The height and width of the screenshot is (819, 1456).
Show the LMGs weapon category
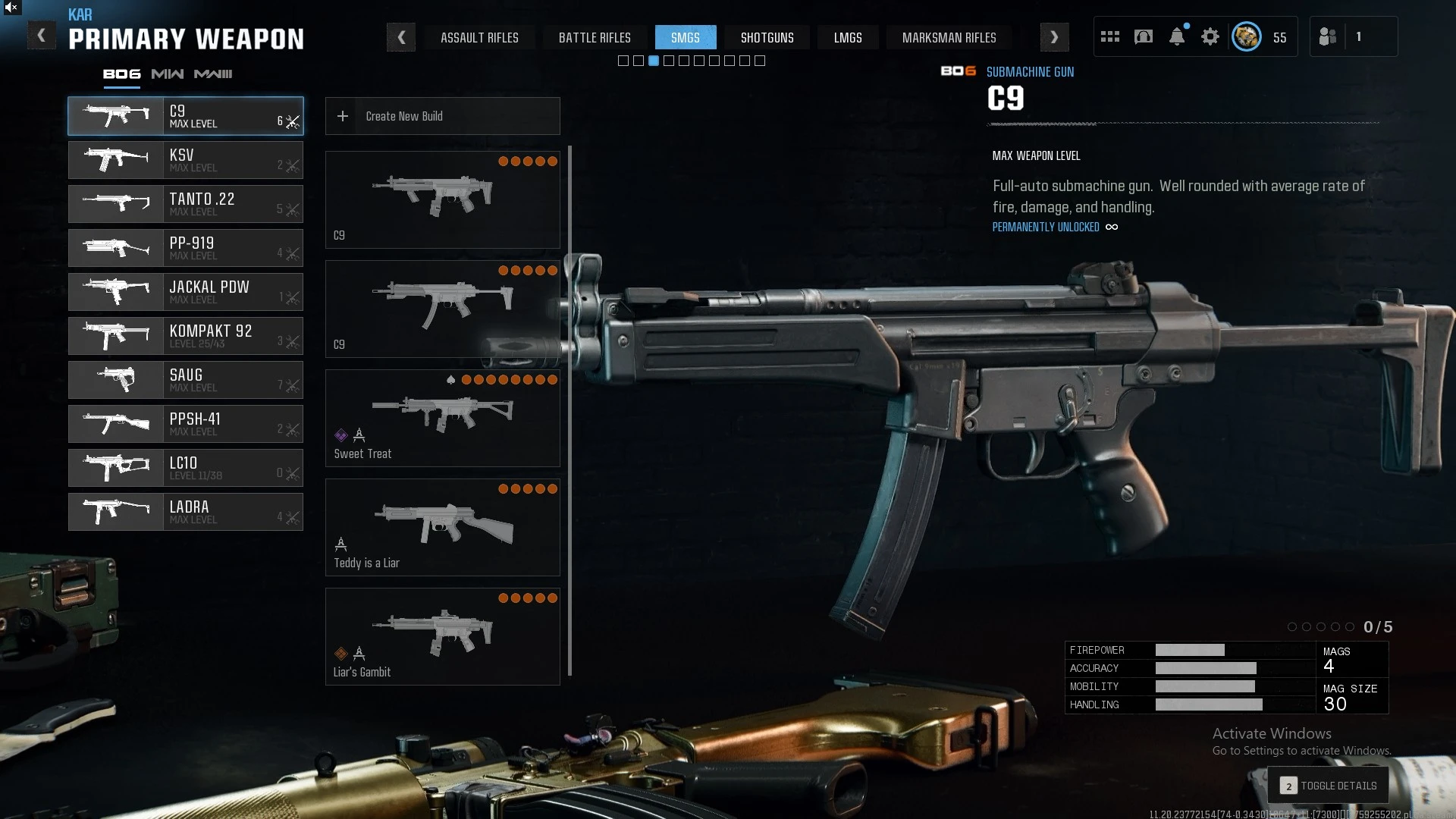pyautogui.click(x=848, y=38)
